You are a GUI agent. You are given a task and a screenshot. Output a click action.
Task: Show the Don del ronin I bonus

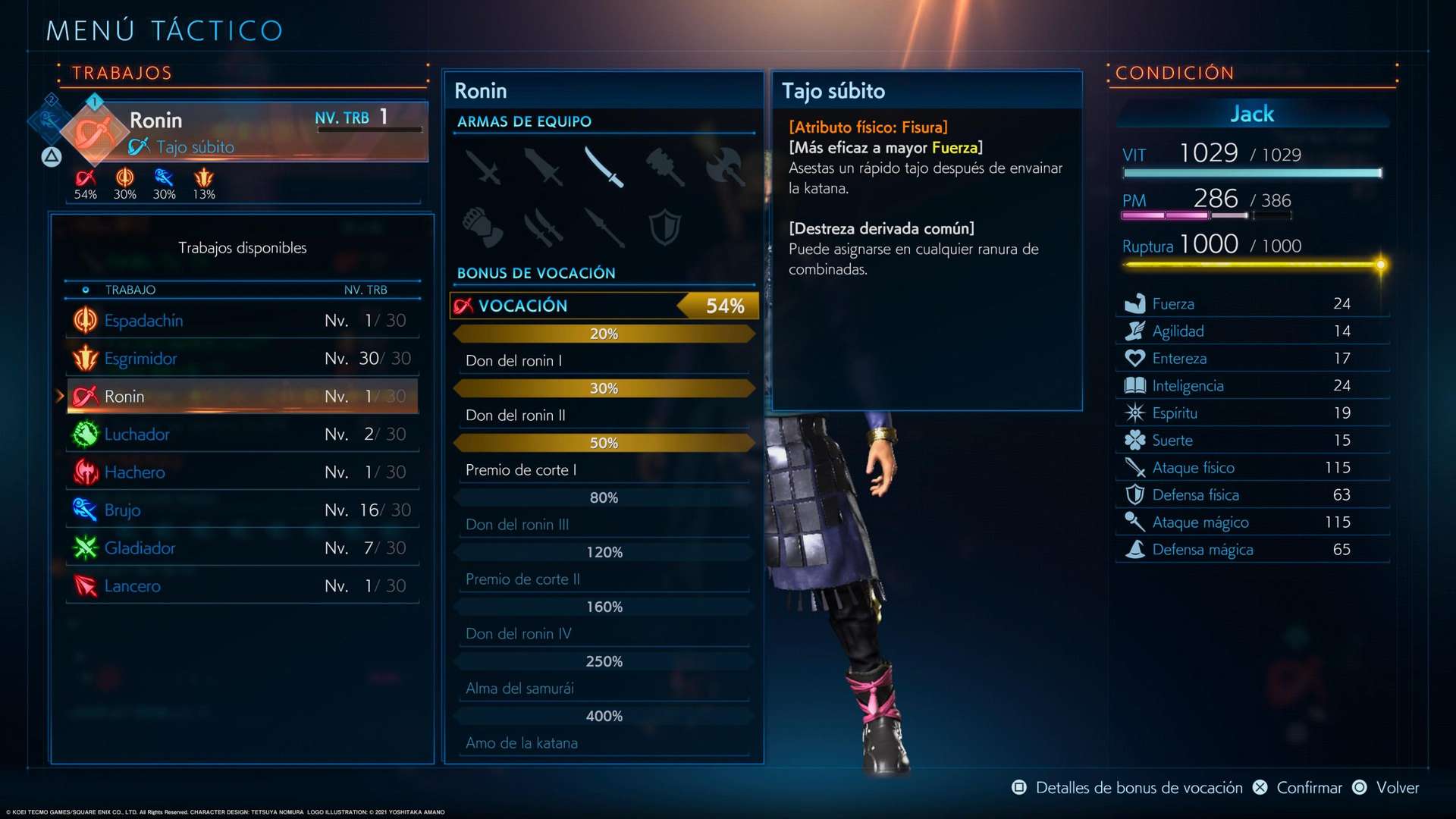[x=604, y=361]
